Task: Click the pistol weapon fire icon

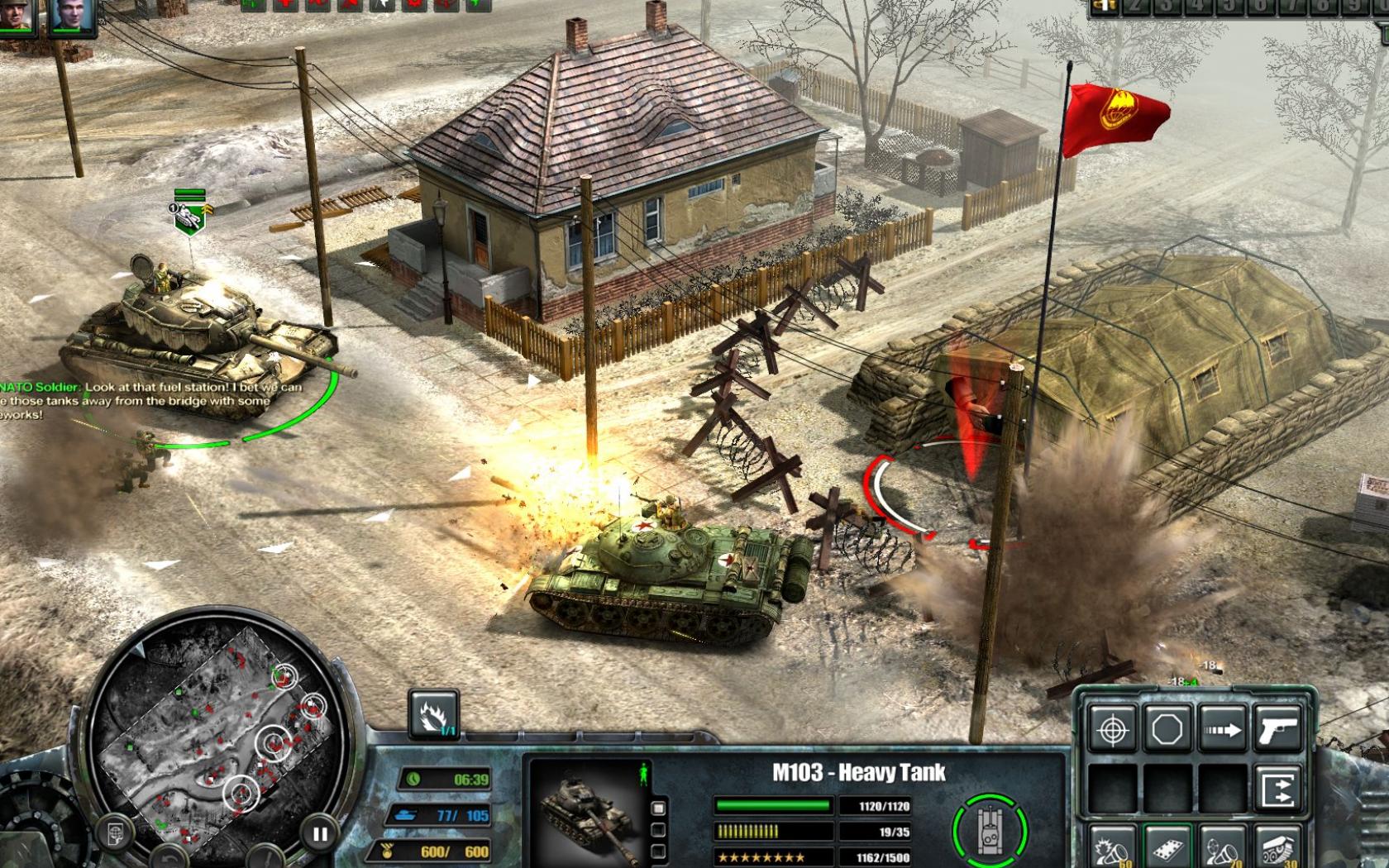Action: 1277,729
